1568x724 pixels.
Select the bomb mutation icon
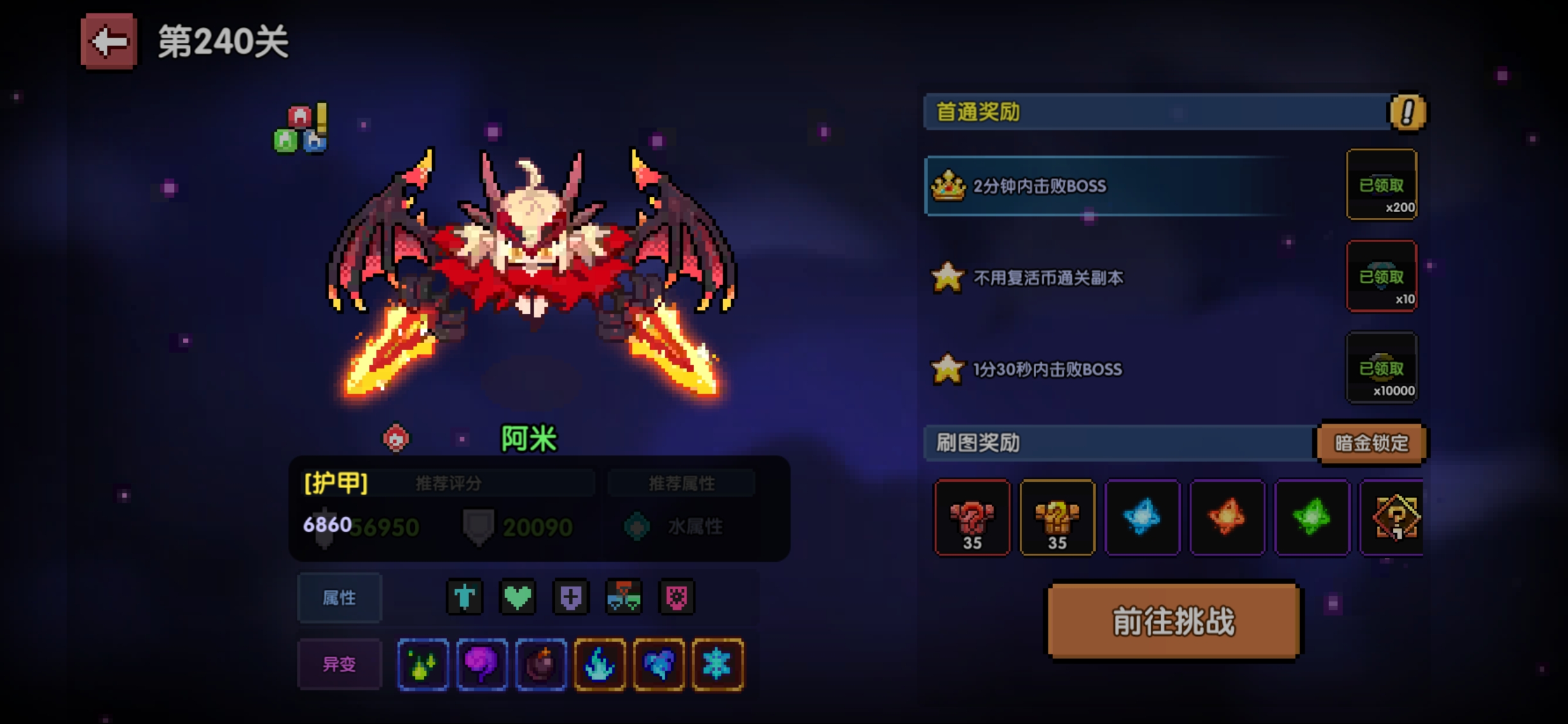(x=541, y=665)
